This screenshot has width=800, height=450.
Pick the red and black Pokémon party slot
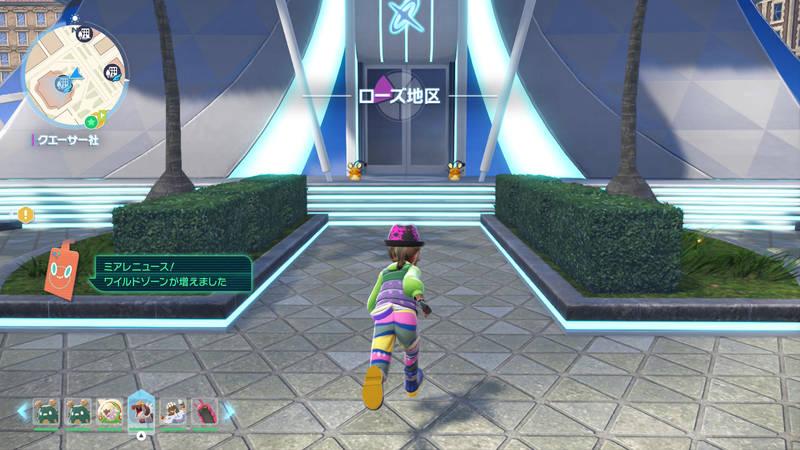click(203, 412)
